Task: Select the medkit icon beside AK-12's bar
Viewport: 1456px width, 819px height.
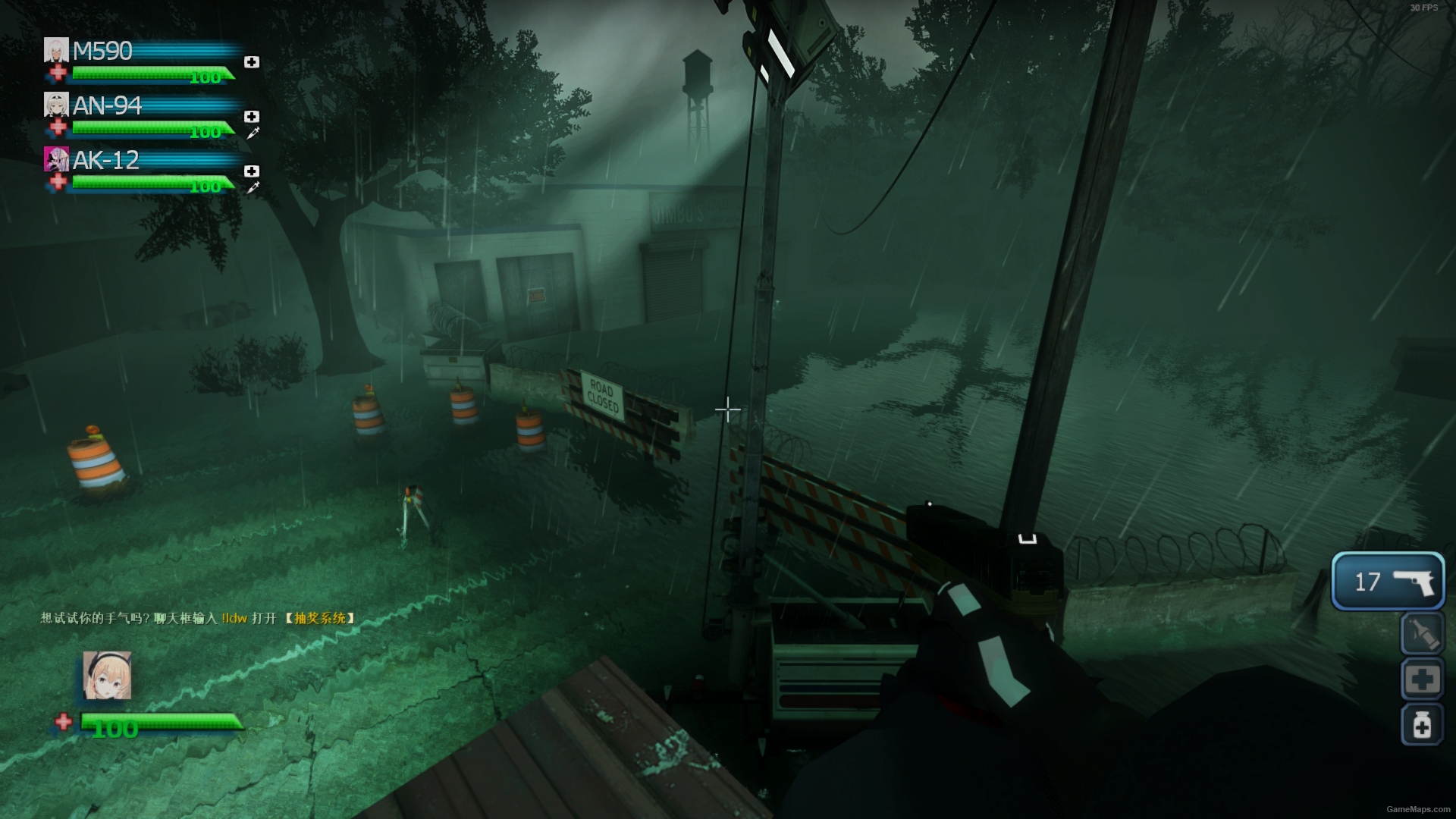Action: tap(250, 171)
